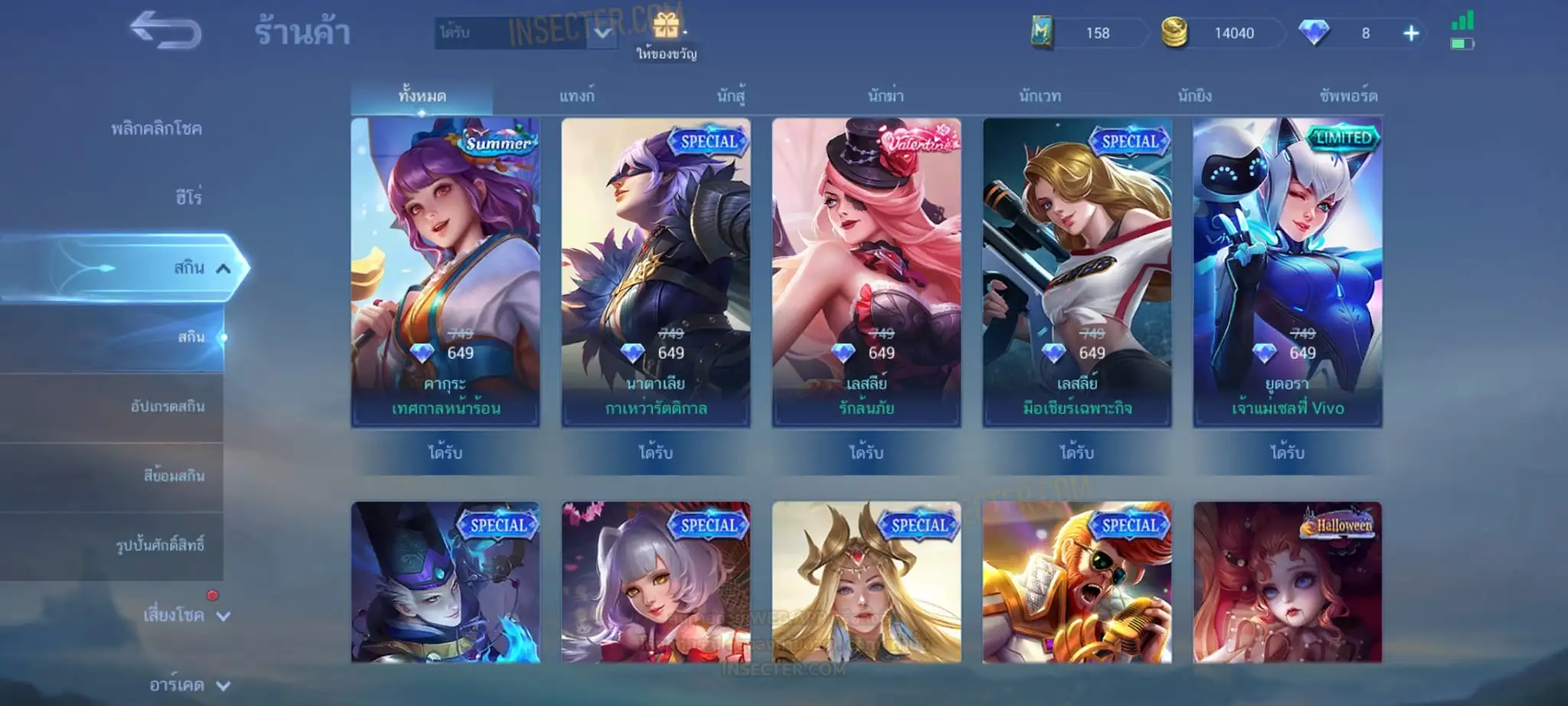The height and width of the screenshot is (706, 1568).
Task: Add diamonds with the plus button
Action: (1411, 34)
